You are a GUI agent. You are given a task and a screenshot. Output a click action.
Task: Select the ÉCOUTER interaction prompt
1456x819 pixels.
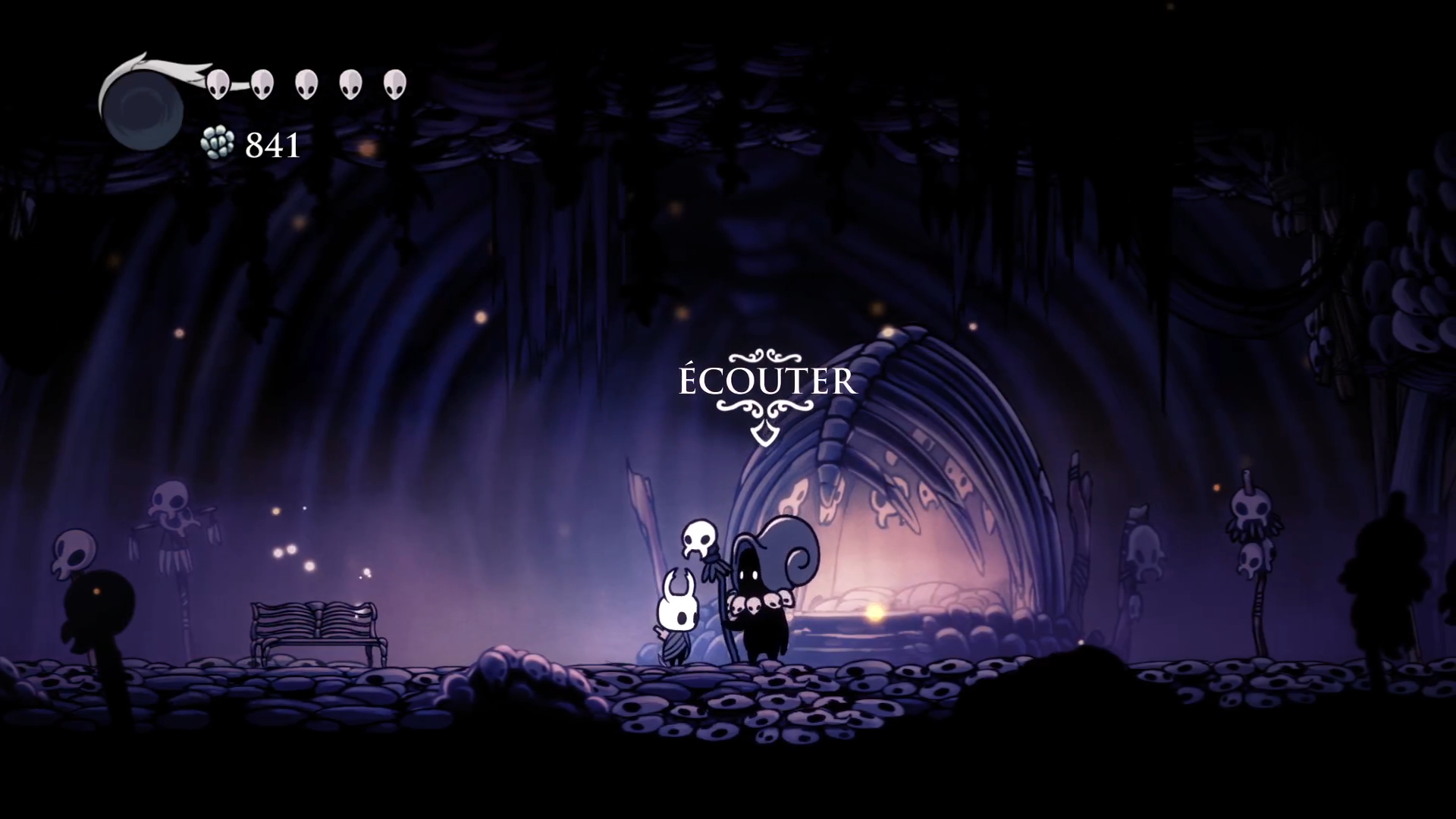767,383
